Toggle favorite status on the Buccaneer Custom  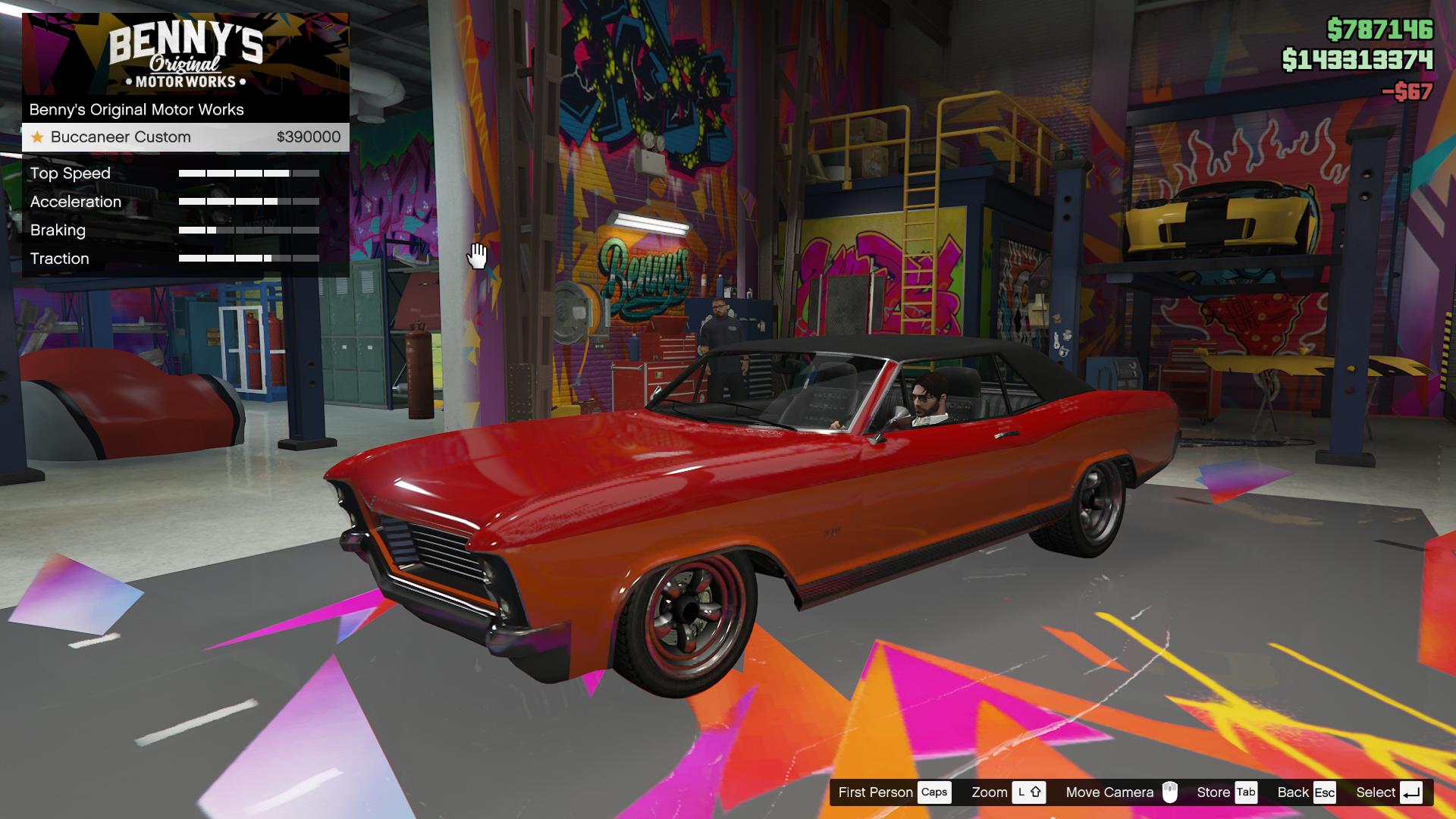(37, 137)
